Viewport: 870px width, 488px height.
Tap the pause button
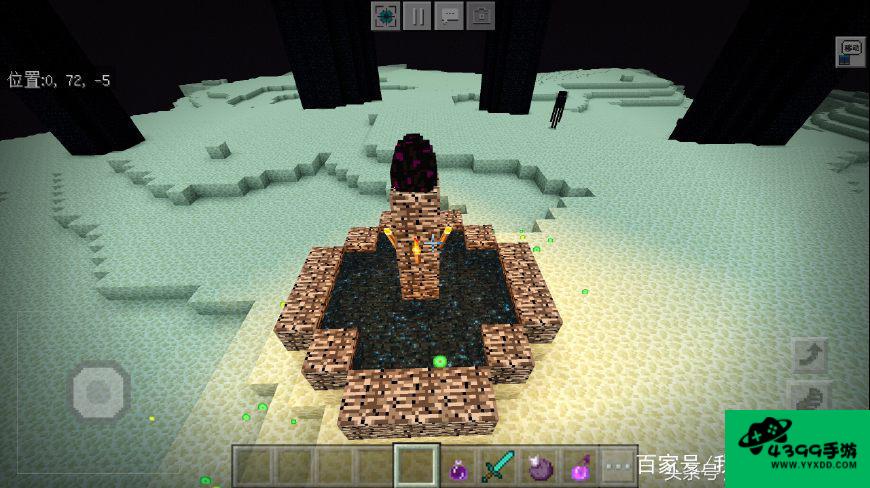417,16
